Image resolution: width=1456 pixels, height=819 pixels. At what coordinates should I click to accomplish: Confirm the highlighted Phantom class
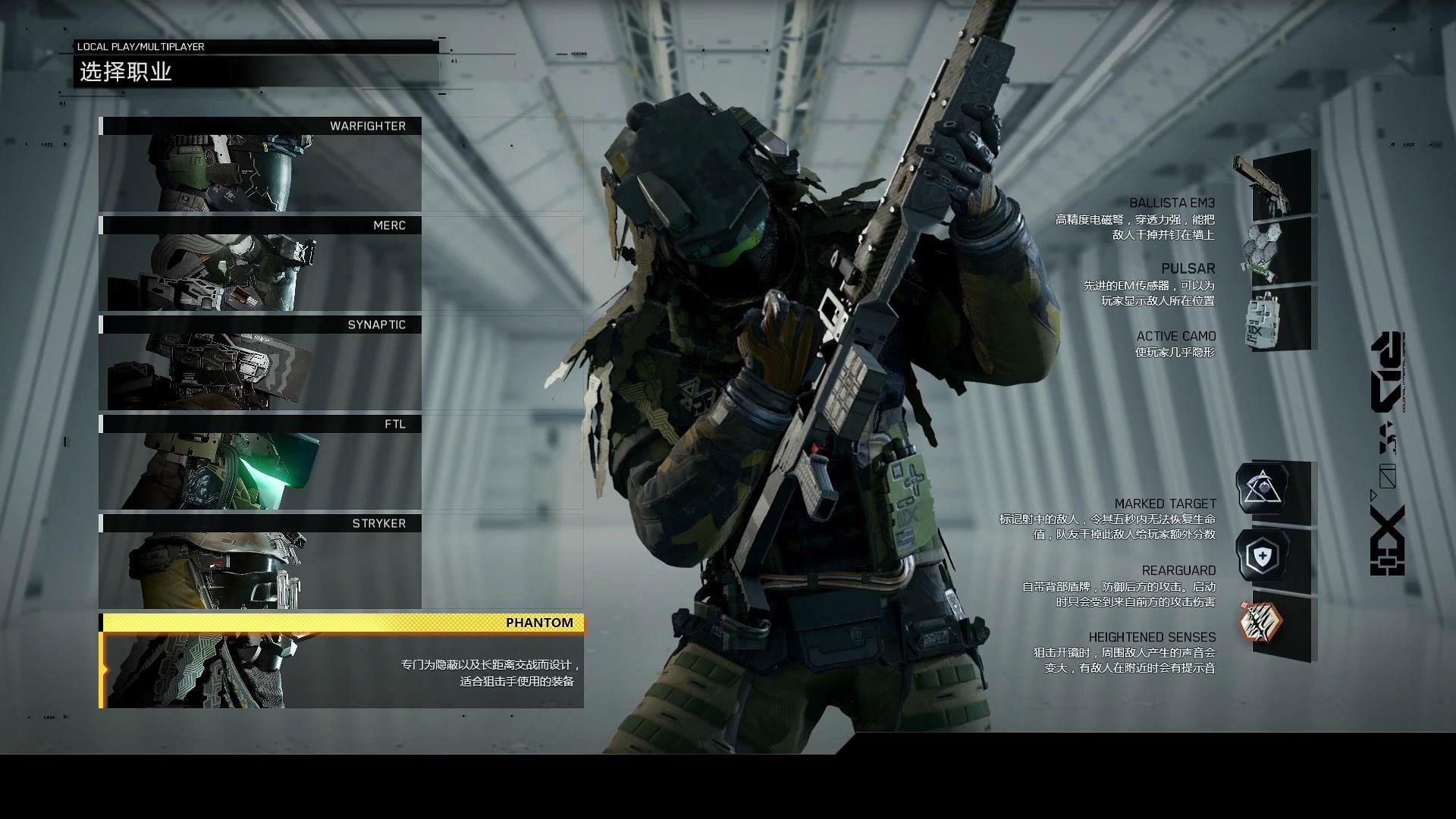point(341,661)
